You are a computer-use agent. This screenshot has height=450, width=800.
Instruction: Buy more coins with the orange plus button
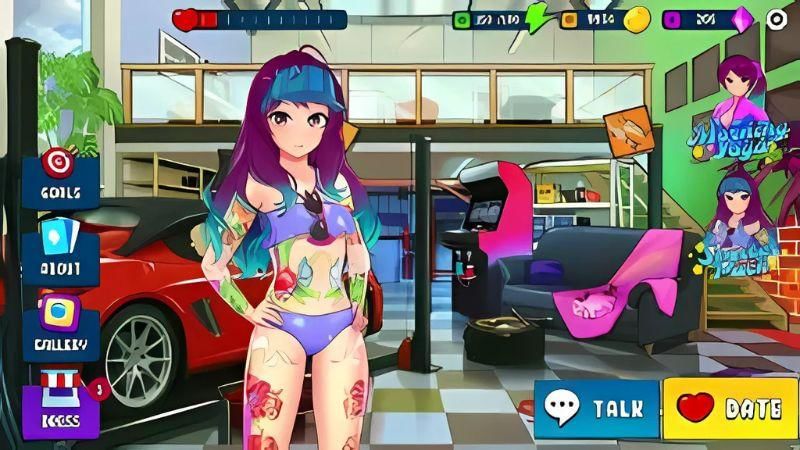click(568, 19)
